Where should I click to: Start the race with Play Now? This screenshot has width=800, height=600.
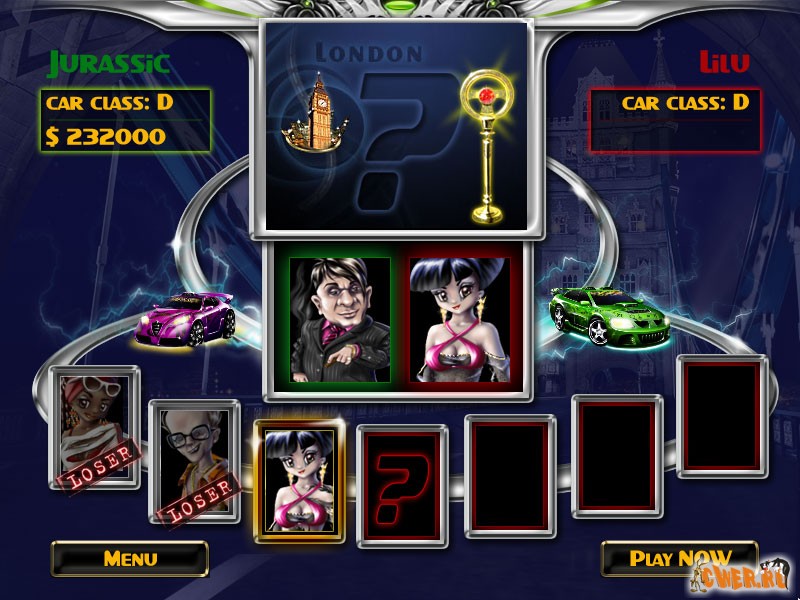pos(679,558)
